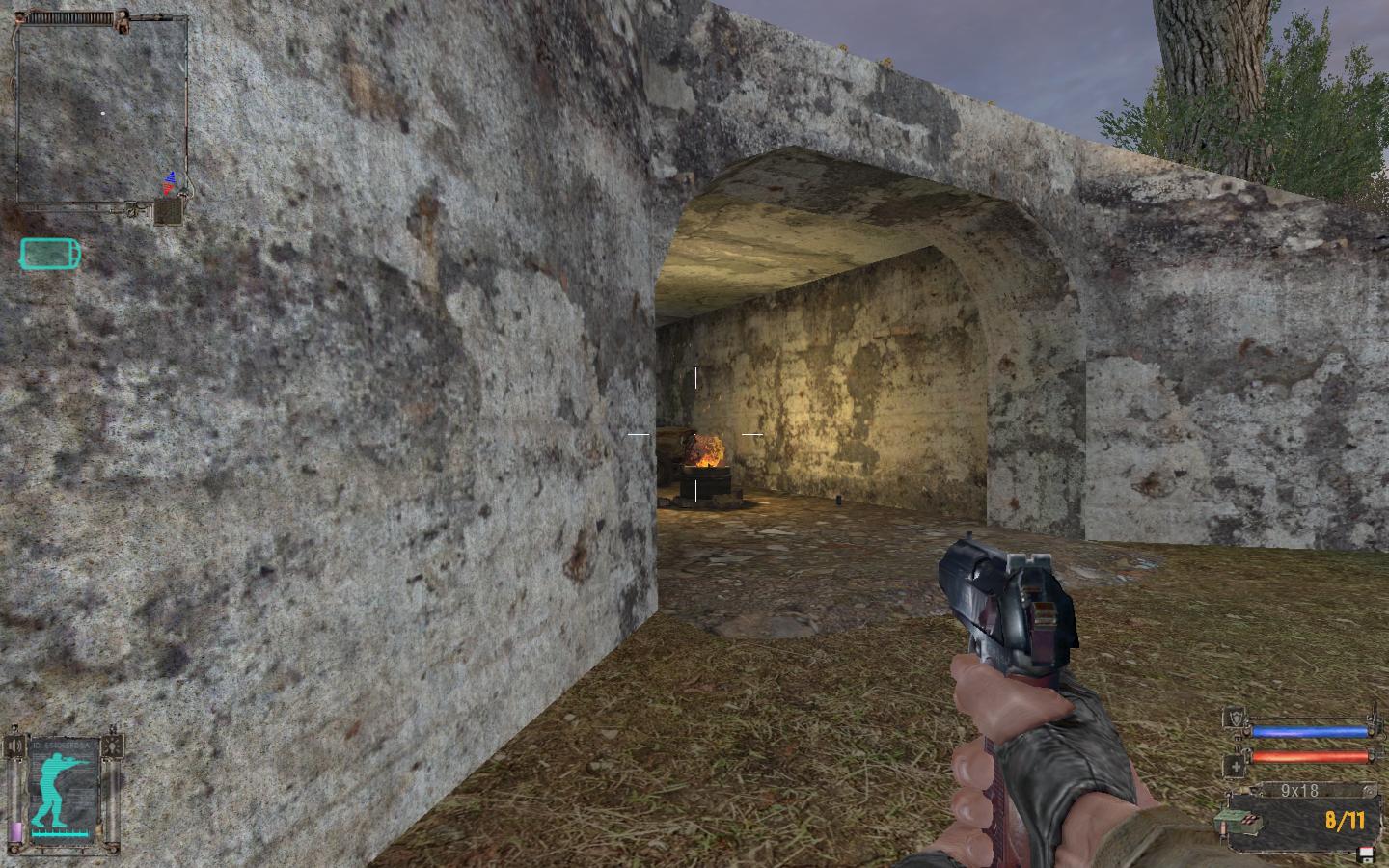Click the cyan battery icon
This screenshot has width=1389, height=868.
point(50,254)
